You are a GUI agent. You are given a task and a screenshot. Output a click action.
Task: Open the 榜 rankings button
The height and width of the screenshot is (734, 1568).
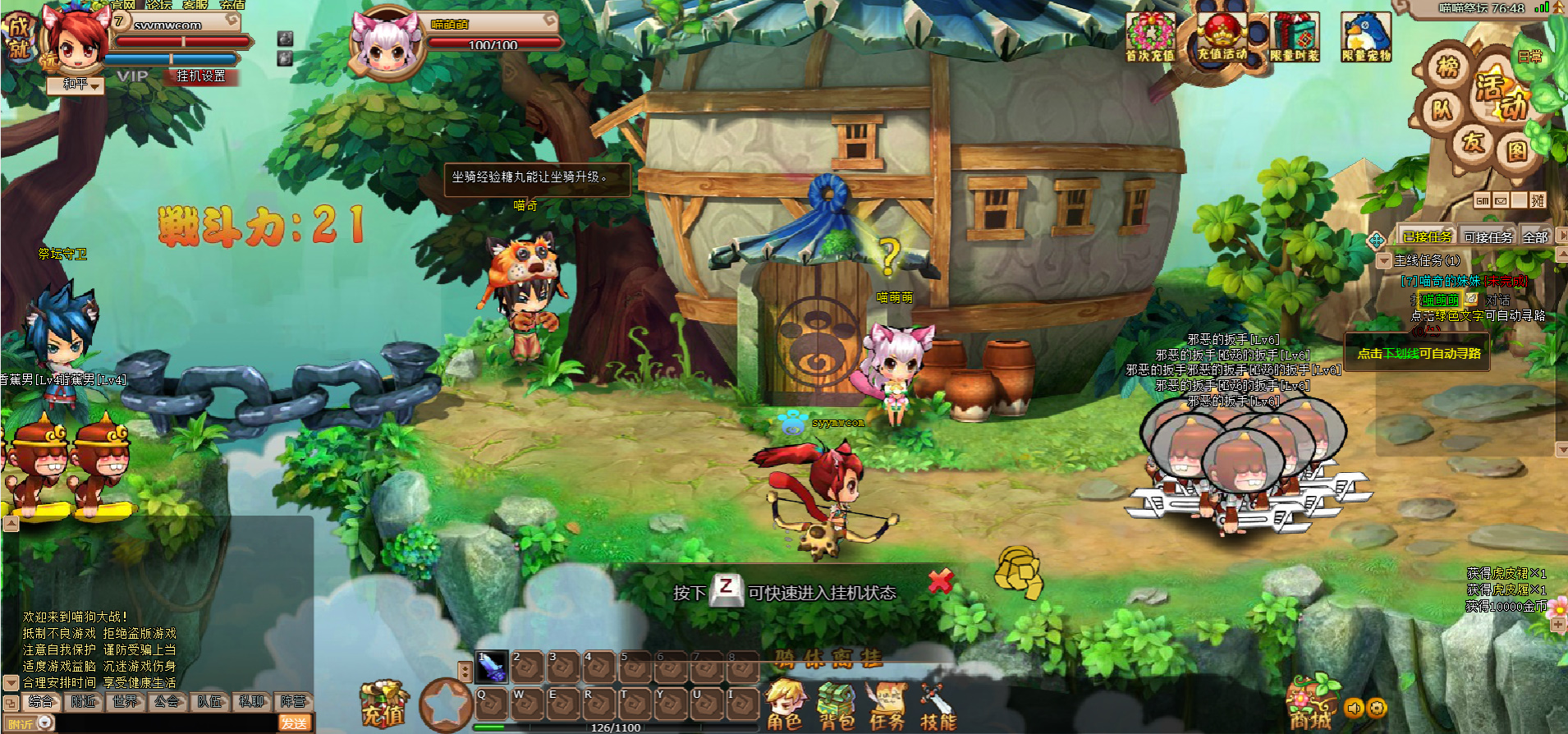[x=1448, y=67]
